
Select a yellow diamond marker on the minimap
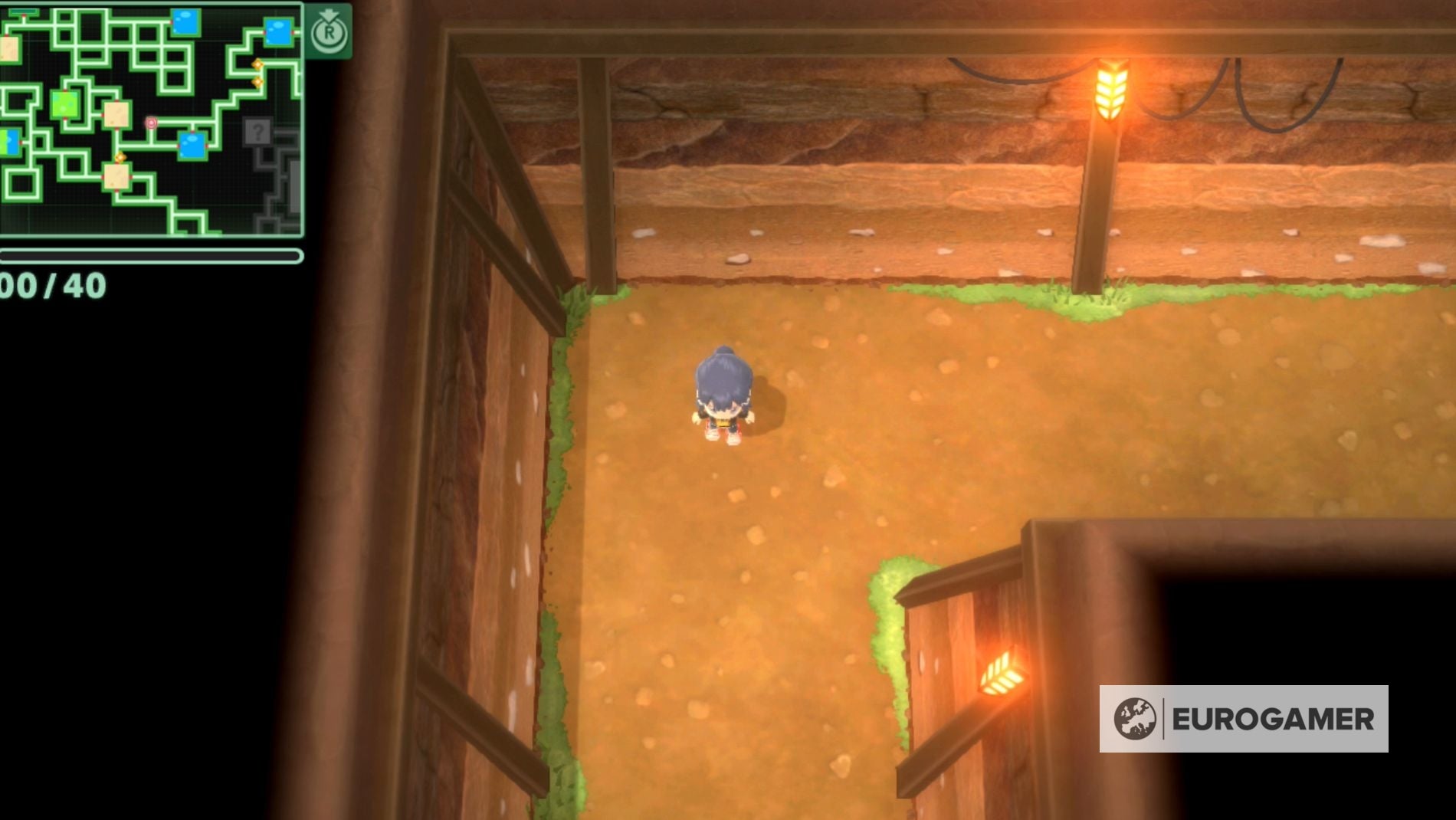pos(257,64)
